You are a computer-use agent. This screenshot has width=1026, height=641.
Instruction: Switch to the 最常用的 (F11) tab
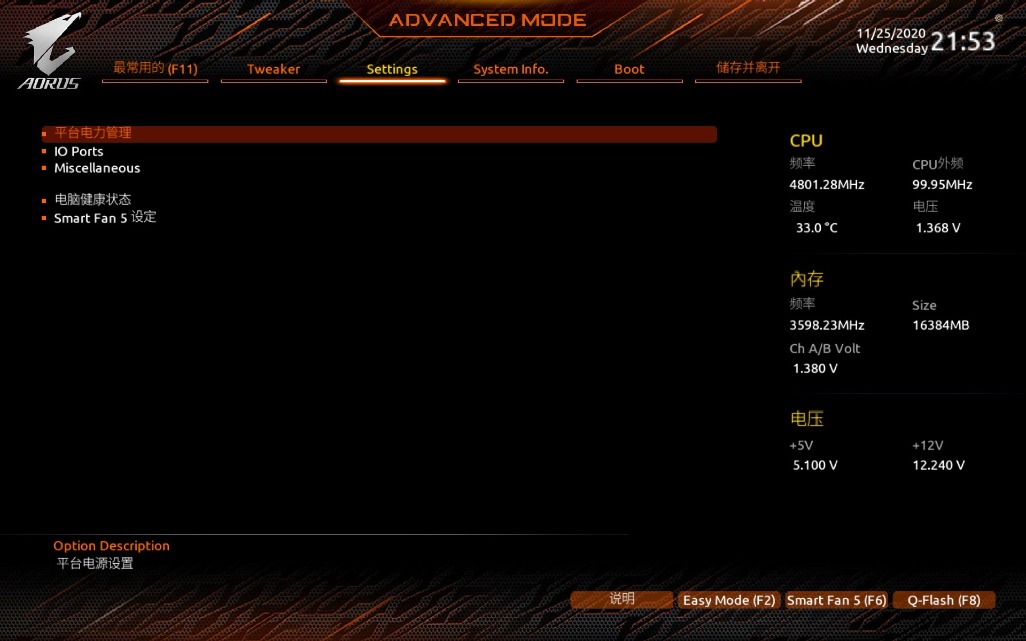[155, 69]
